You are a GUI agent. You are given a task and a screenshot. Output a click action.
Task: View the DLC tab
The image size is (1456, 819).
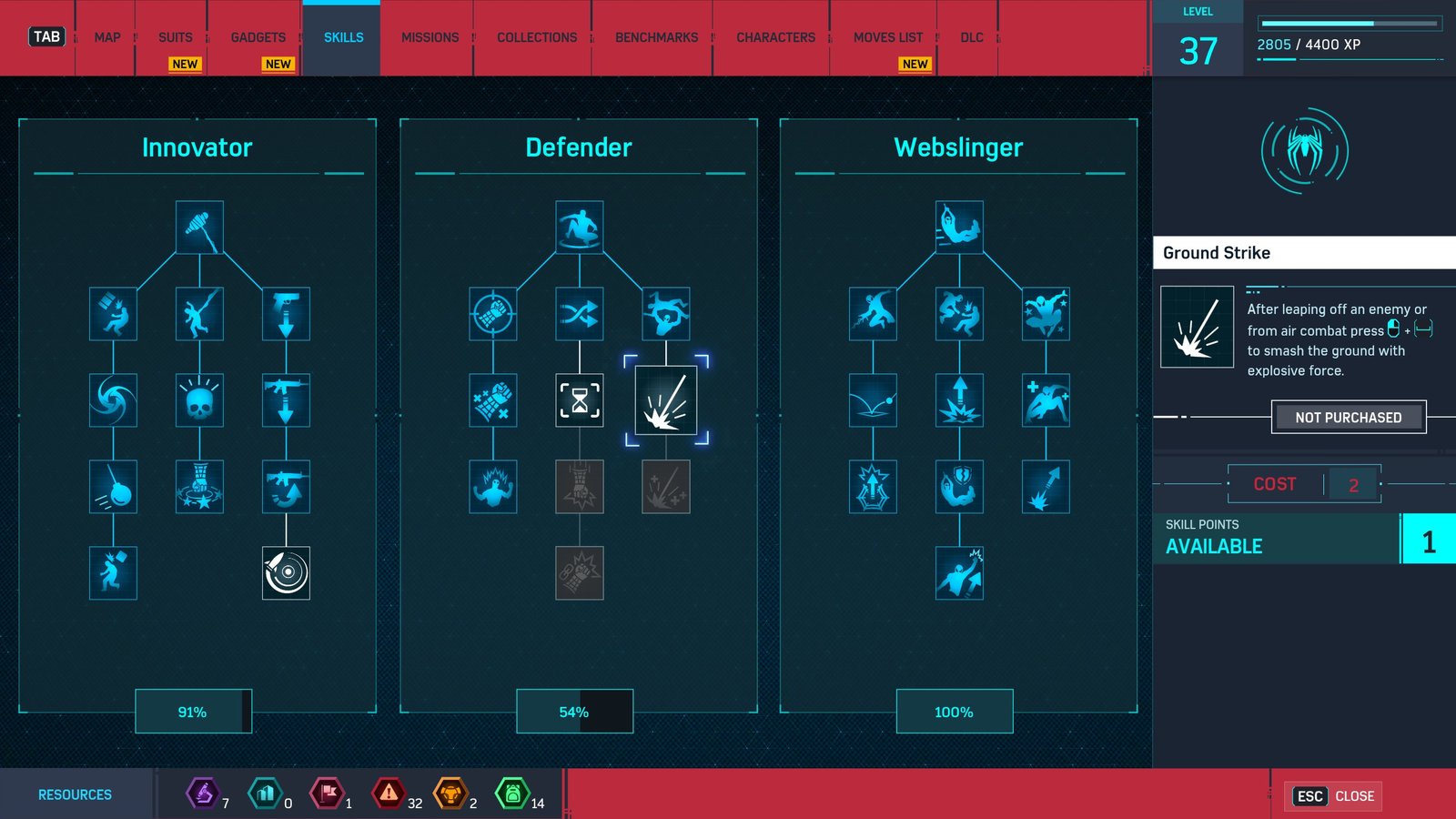(x=971, y=37)
